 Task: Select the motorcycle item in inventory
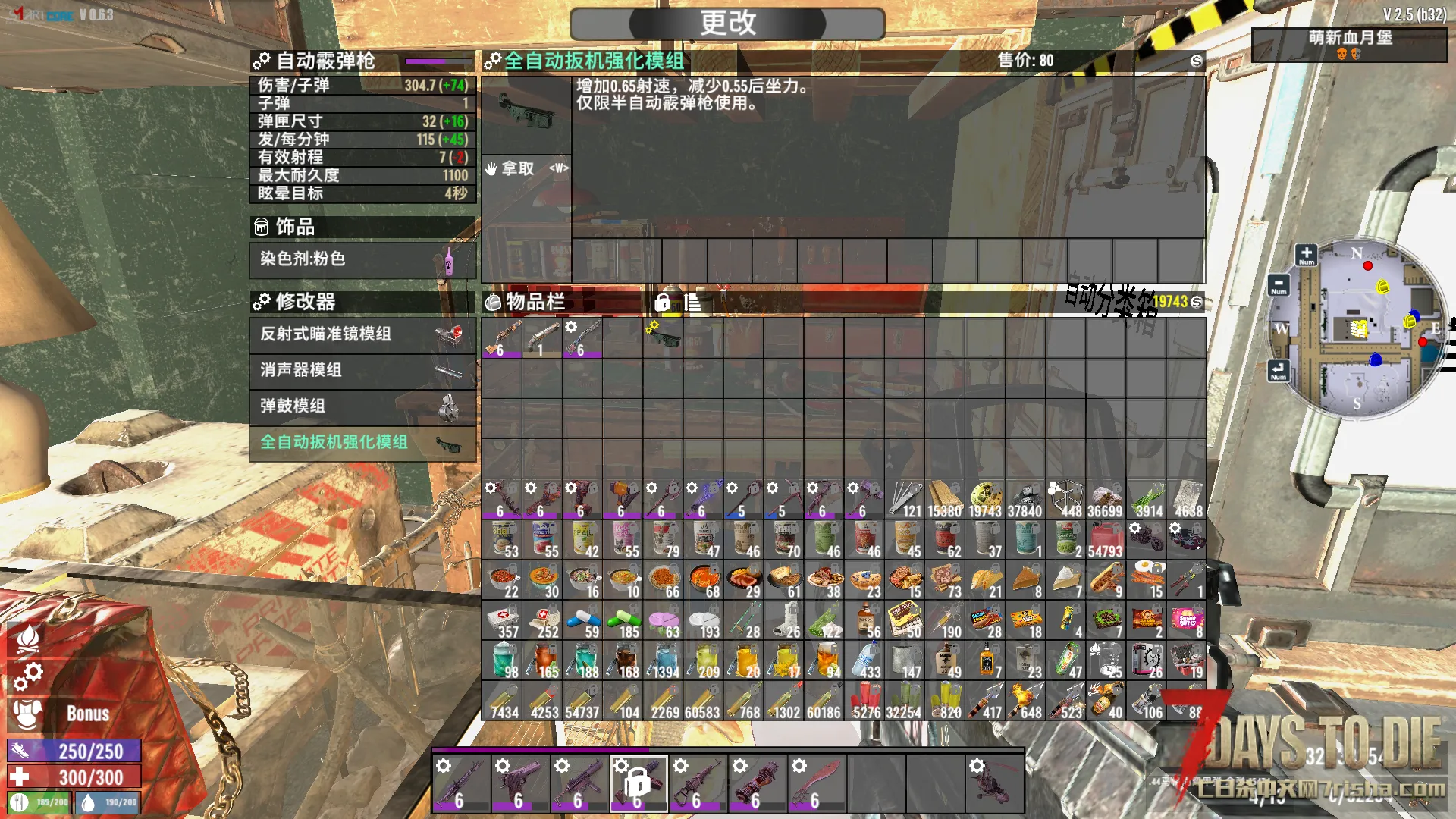[x=1146, y=541]
